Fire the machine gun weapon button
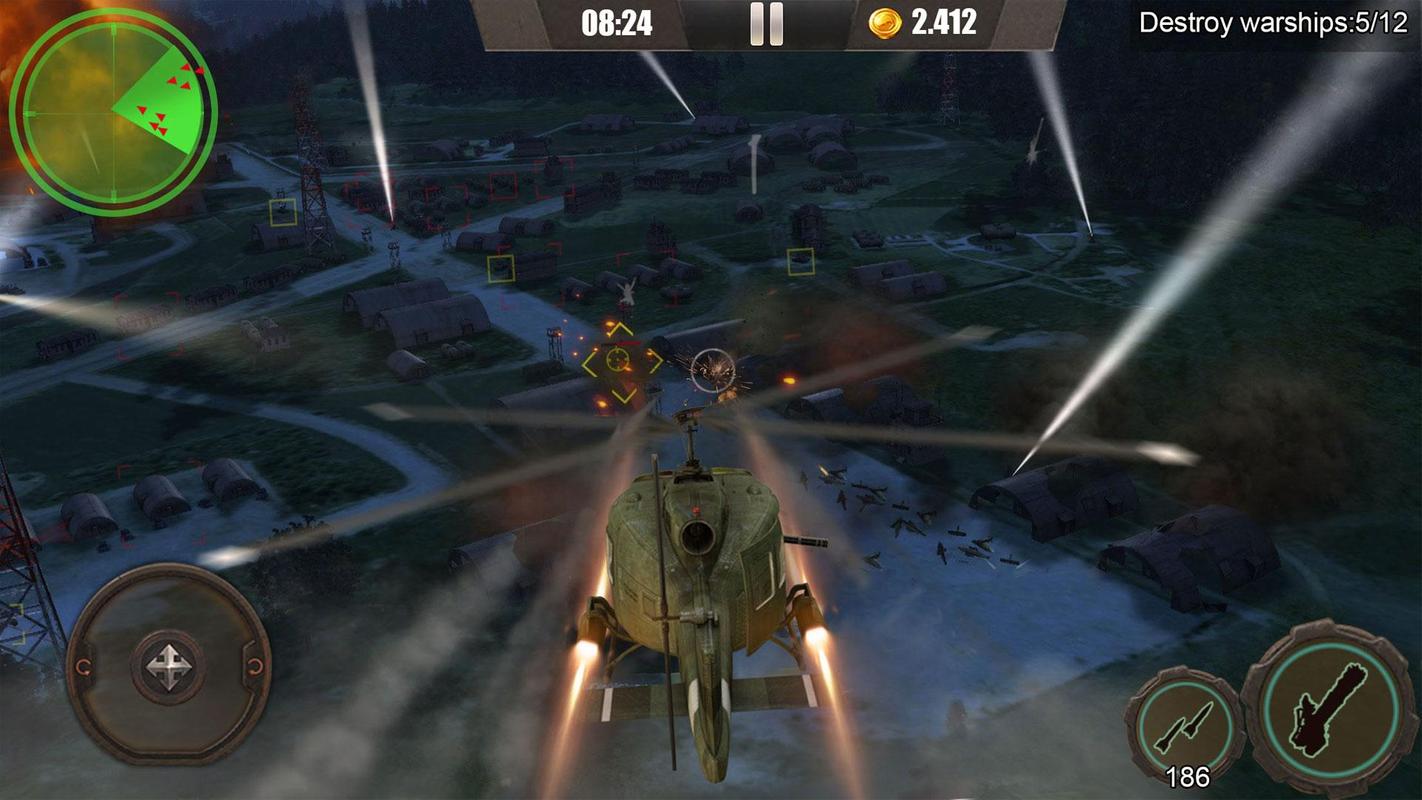Screen dimensions: 1422x800 pos(1330,708)
